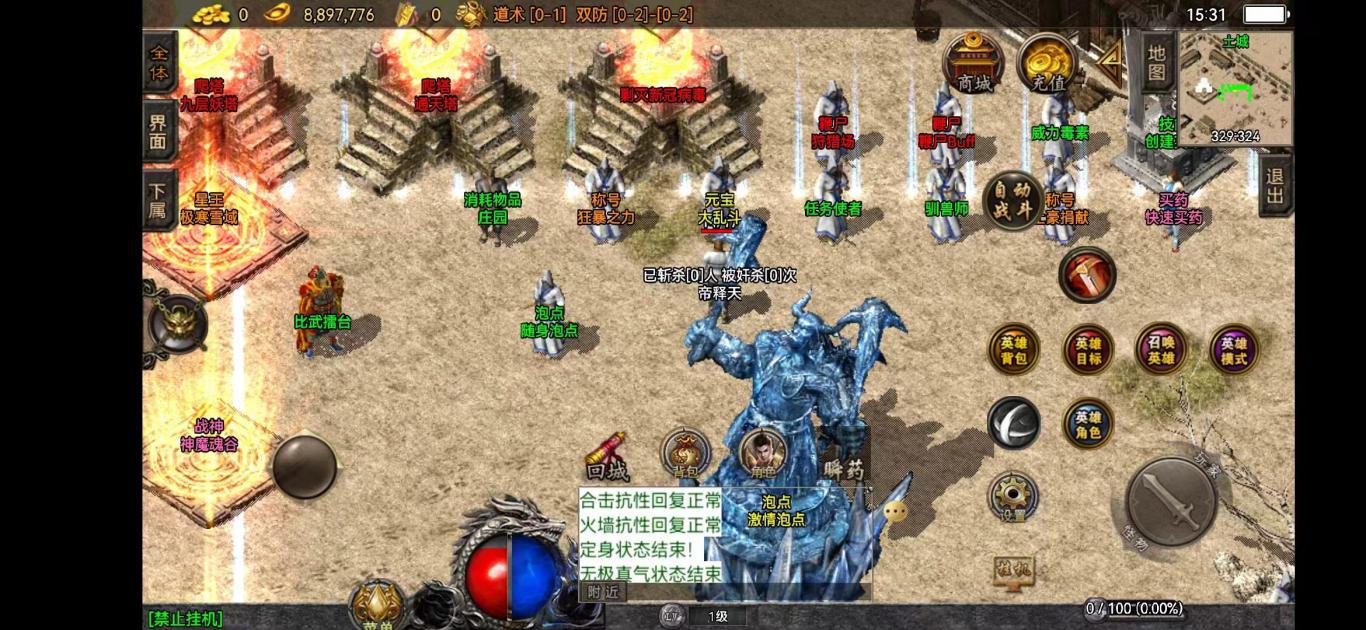
Task: Open the 角色 character portrait icon
Action: pyautogui.click(x=762, y=455)
